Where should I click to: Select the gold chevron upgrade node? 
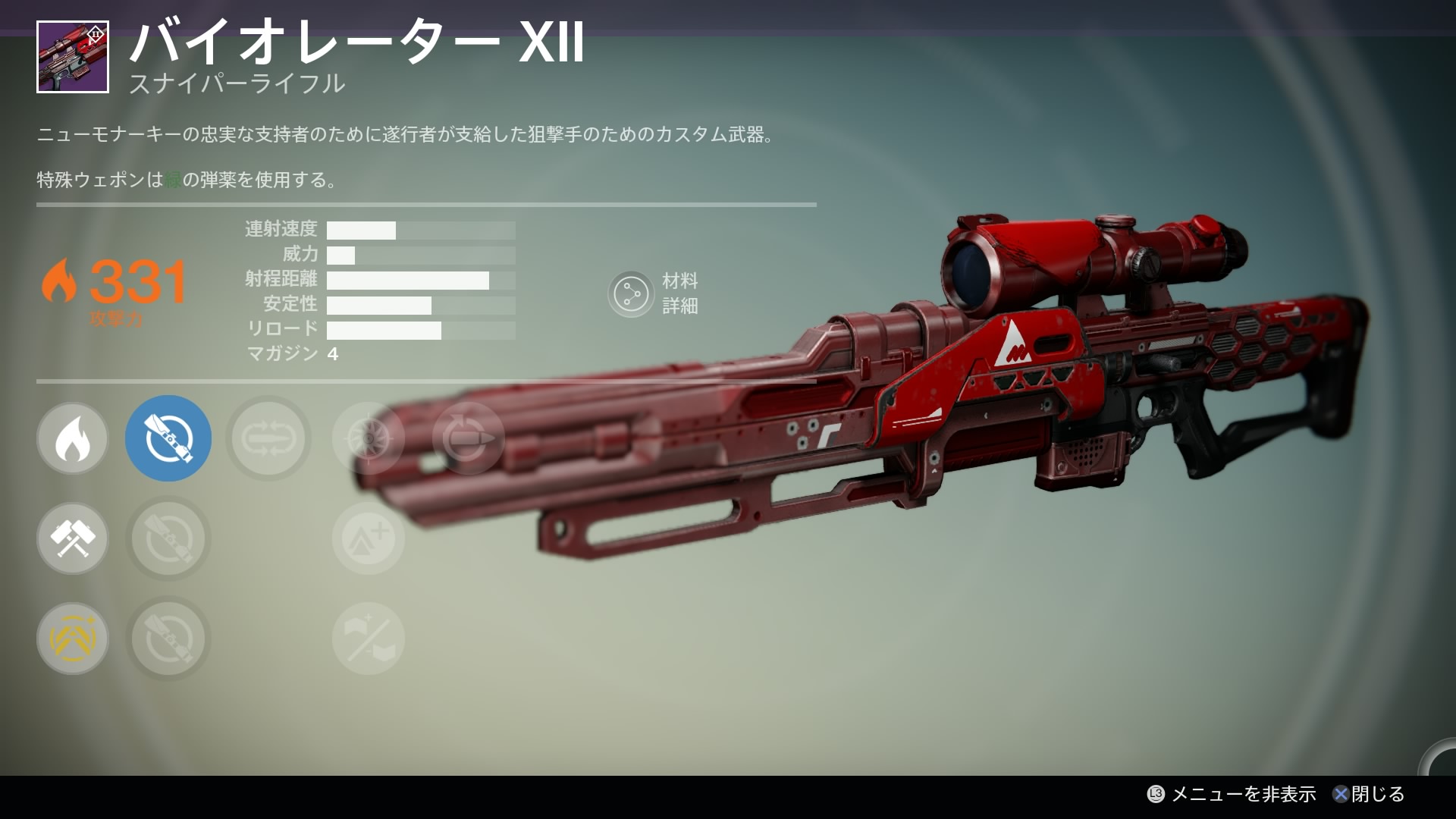(73, 639)
